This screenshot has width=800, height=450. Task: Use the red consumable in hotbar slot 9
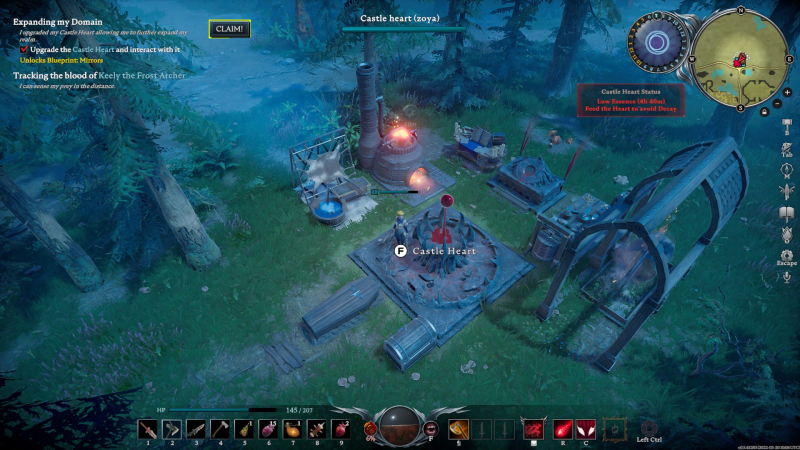340,429
